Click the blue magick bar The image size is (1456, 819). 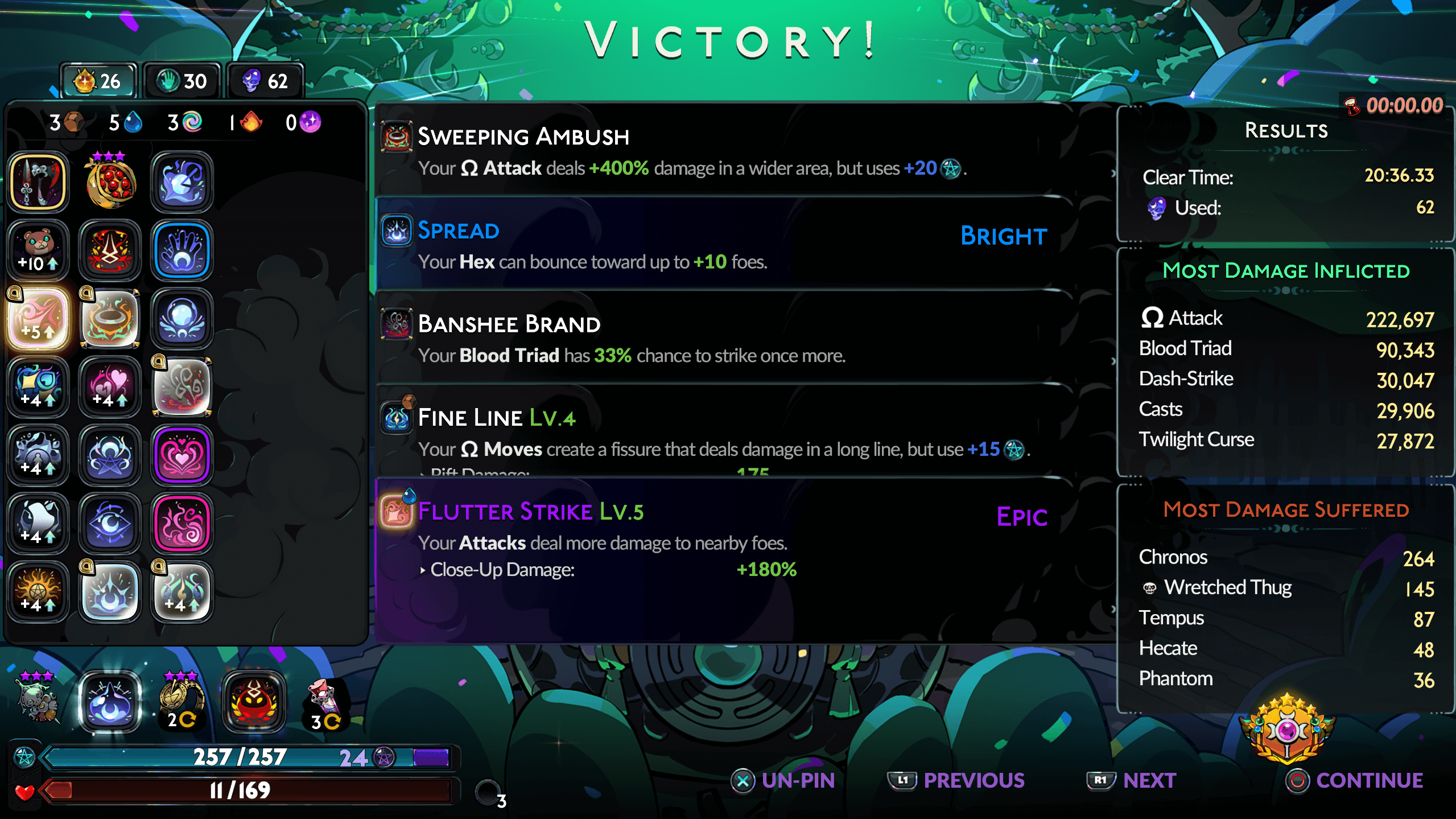click(239, 757)
